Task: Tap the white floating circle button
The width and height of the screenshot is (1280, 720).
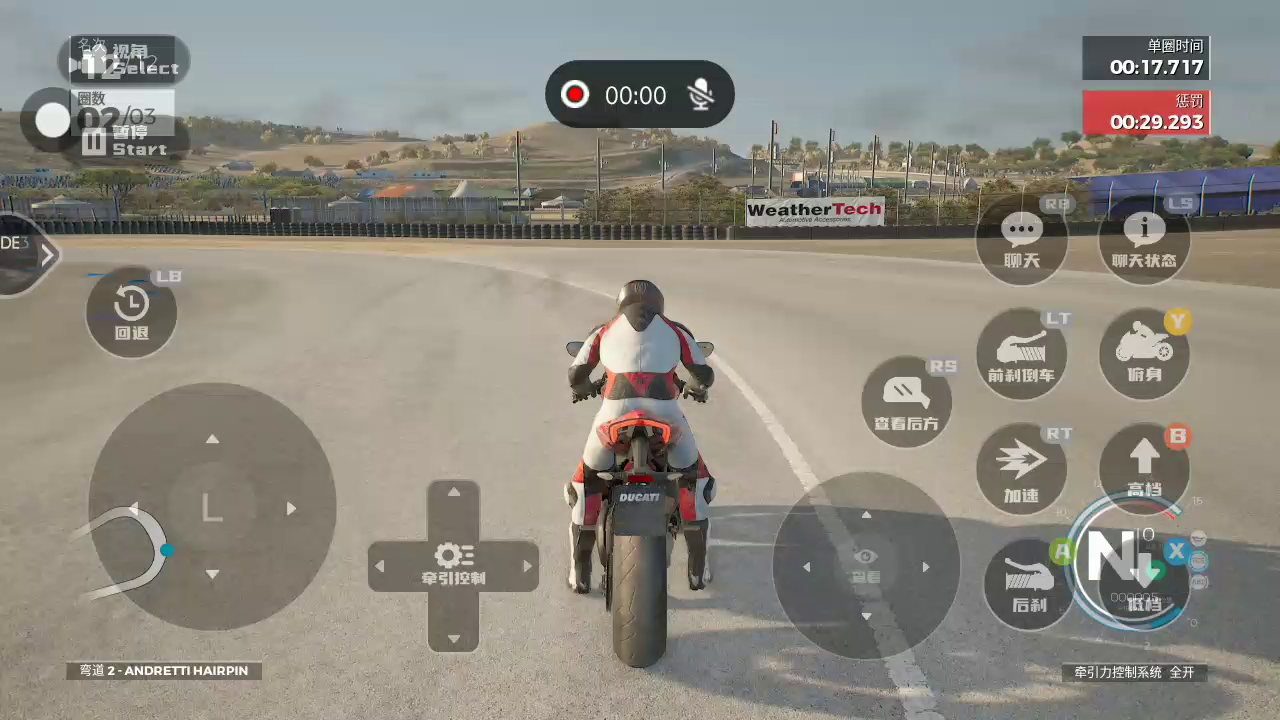Action: coord(52,120)
